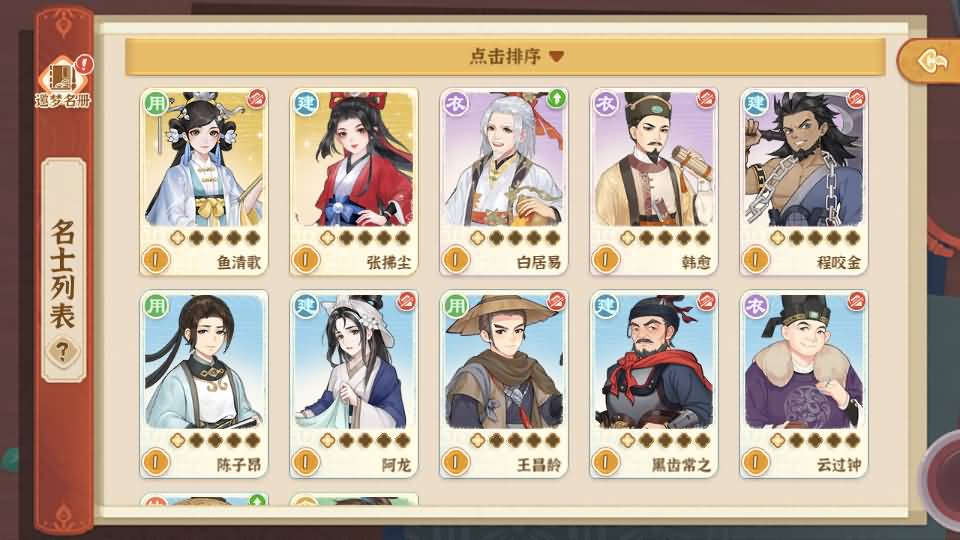960x540 pixels.
Task: View the 黑齿常之 character card
Action: pos(654,382)
